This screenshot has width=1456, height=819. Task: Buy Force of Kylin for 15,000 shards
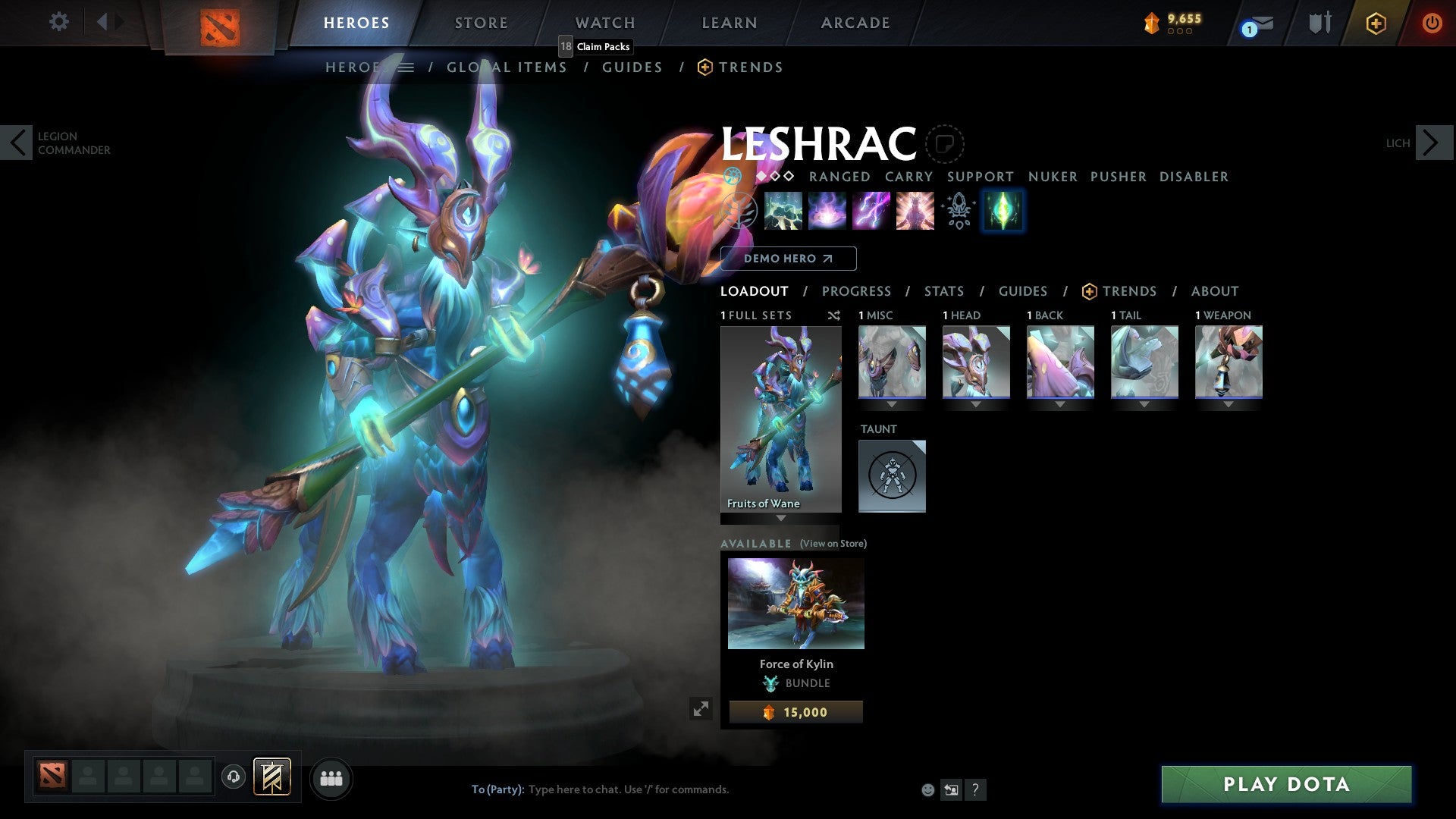(795, 712)
